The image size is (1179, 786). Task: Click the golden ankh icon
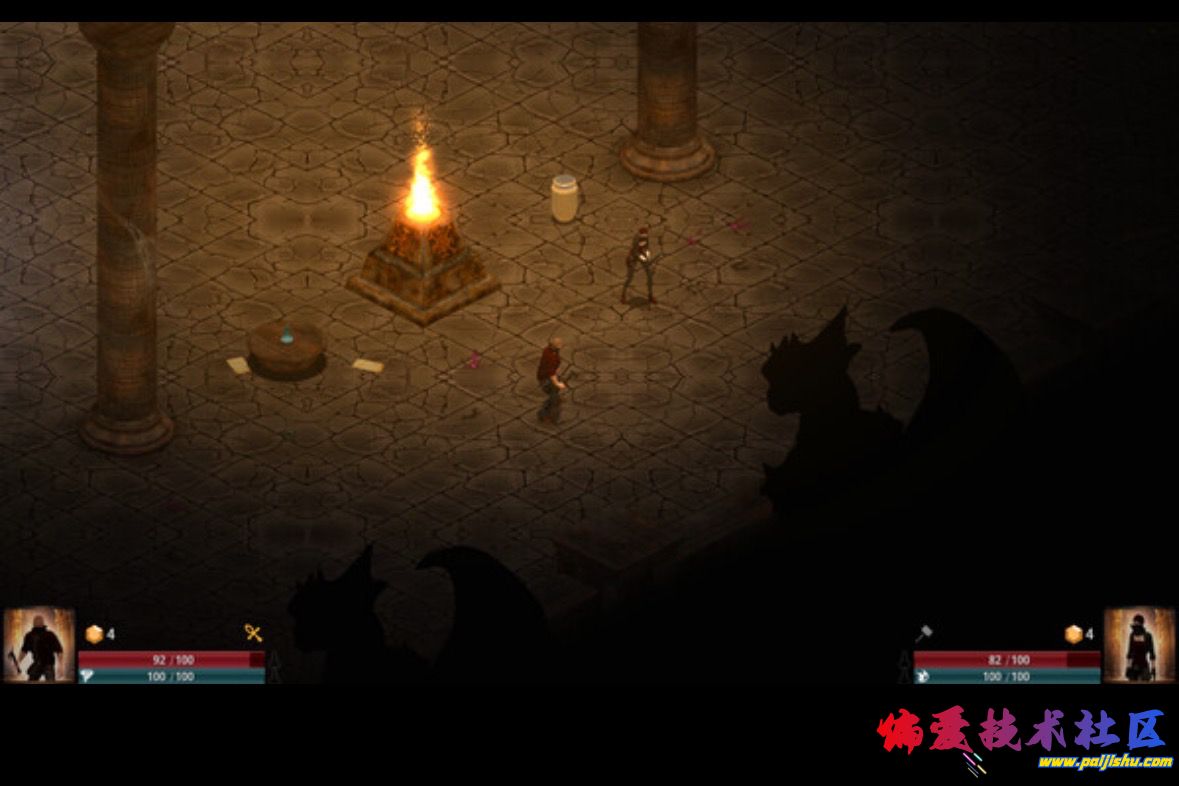tap(254, 633)
